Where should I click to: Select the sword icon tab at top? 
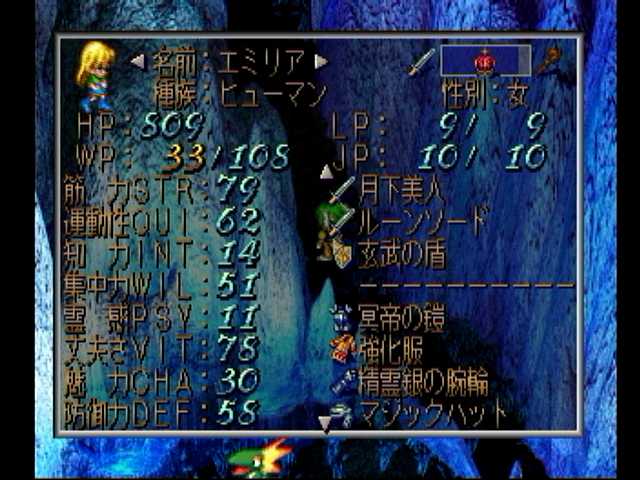(421, 62)
